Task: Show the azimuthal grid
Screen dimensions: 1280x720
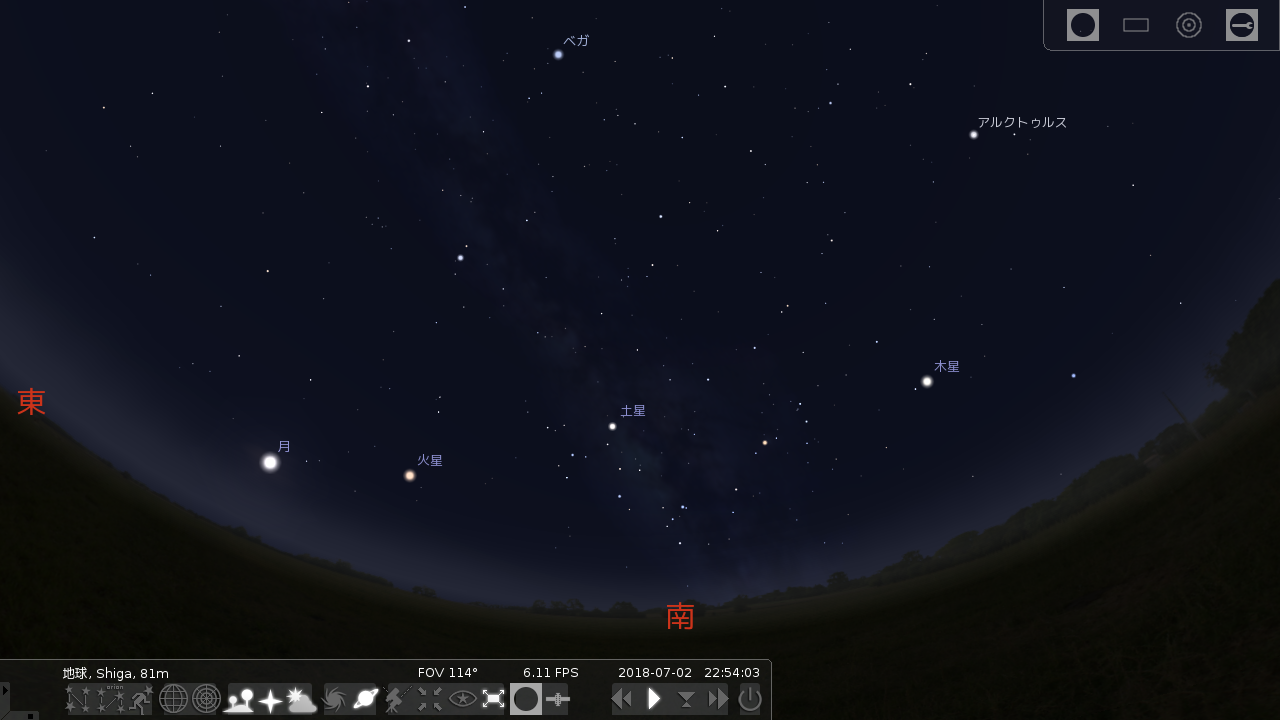Action: pos(206,699)
